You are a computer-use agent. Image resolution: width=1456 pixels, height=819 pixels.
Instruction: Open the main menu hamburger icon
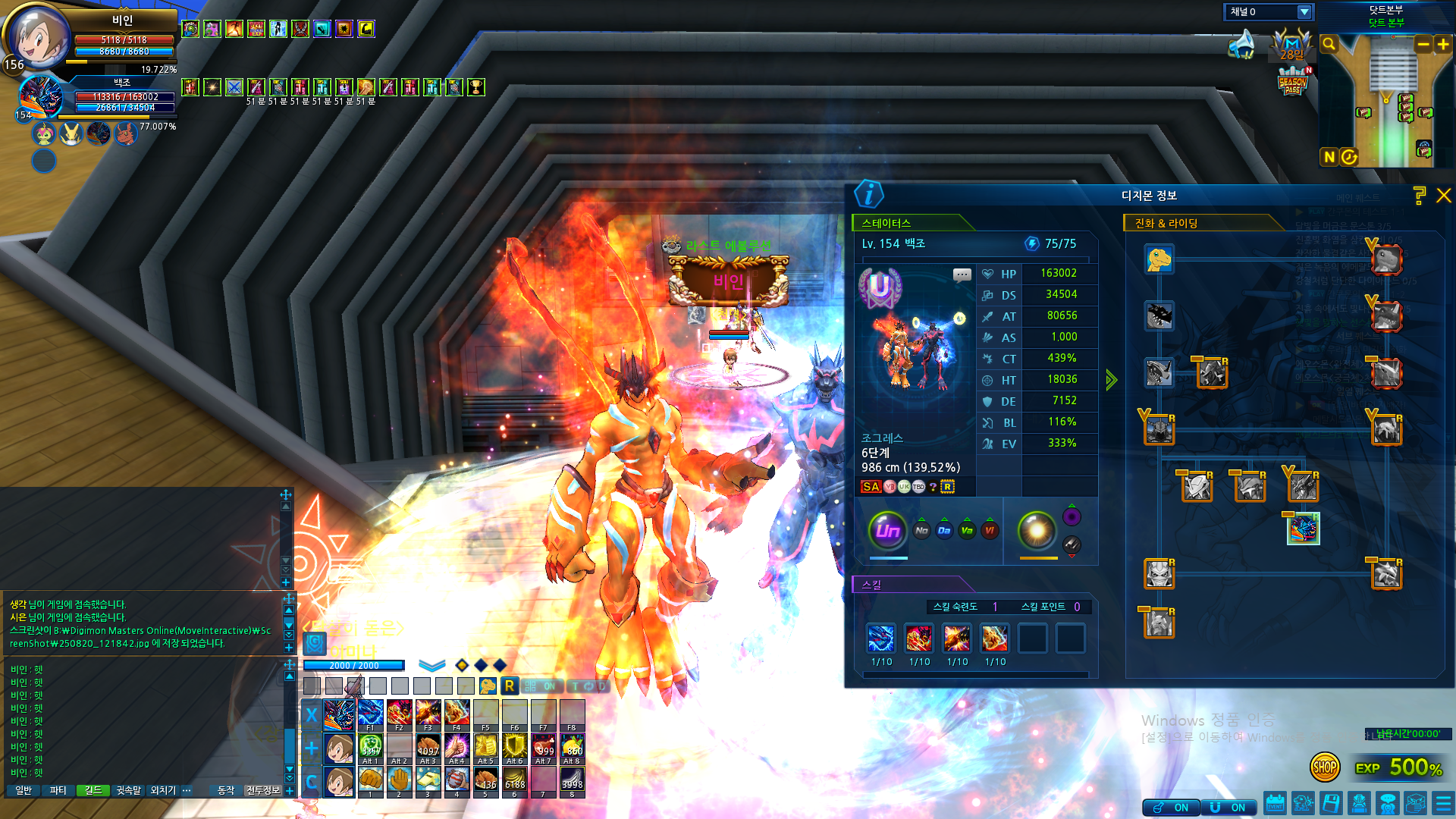1443,803
